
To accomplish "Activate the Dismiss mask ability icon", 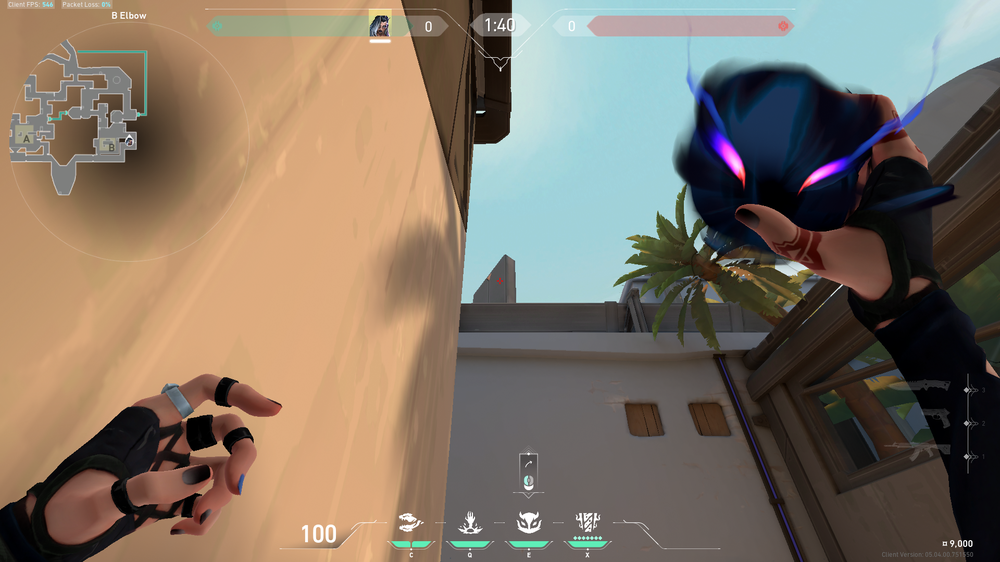I will pyautogui.click(x=527, y=521).
